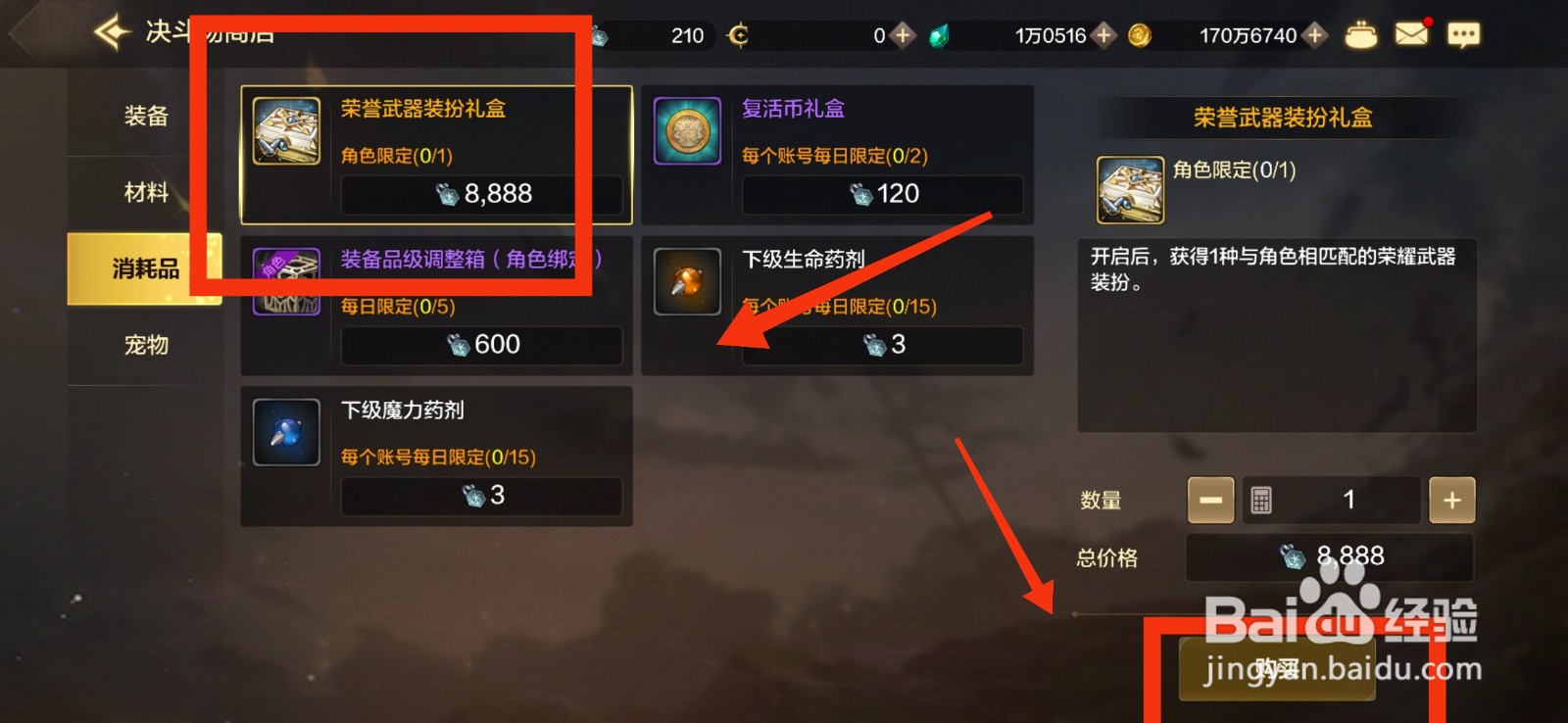The image size is (1568, 723).
Task: Select the 下级生命药剂 potion icon
Action: 687,281
